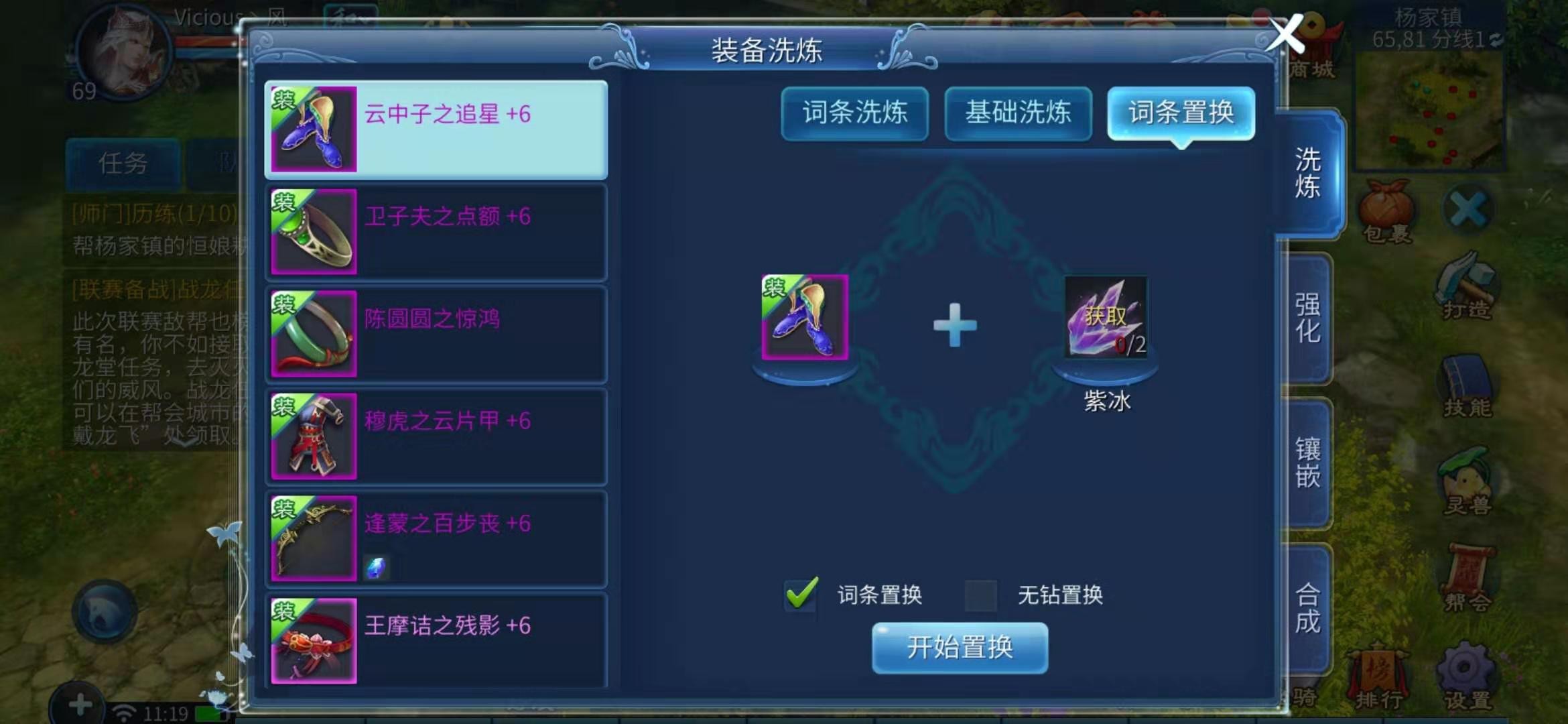Switch to the 基础洗炼 tab
1568x724 pixels.
coord(1018,114)
